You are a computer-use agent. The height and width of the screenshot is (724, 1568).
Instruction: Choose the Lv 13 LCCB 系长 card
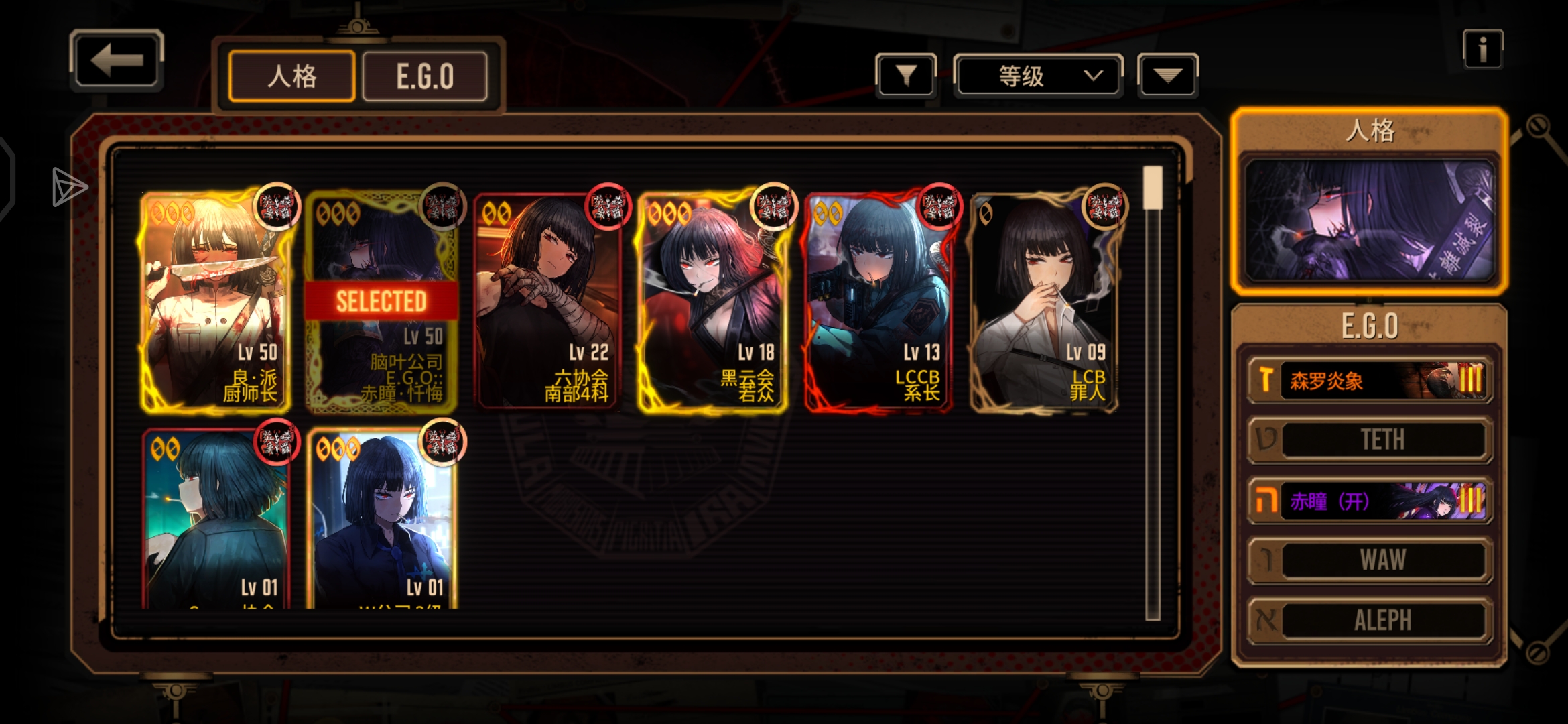coord(878,302)
